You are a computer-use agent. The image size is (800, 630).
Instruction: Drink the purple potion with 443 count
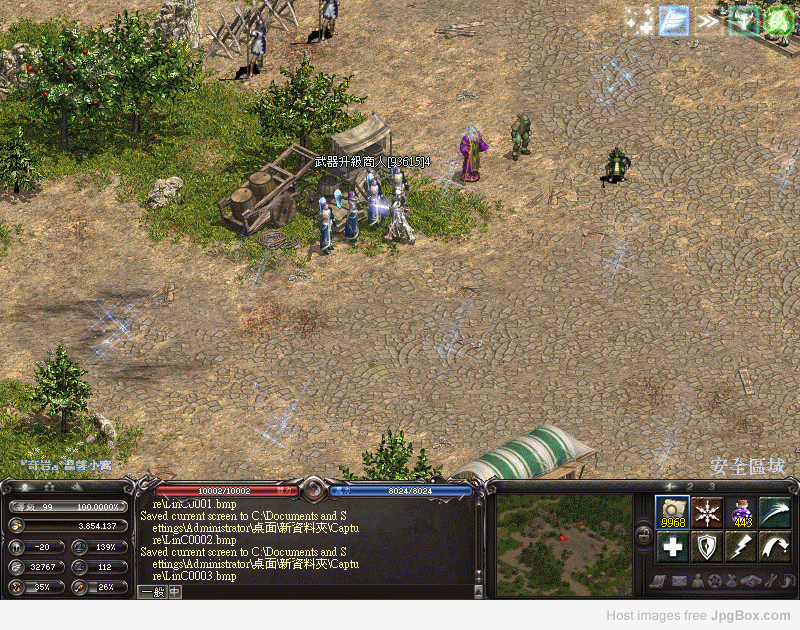pos(742,512)
